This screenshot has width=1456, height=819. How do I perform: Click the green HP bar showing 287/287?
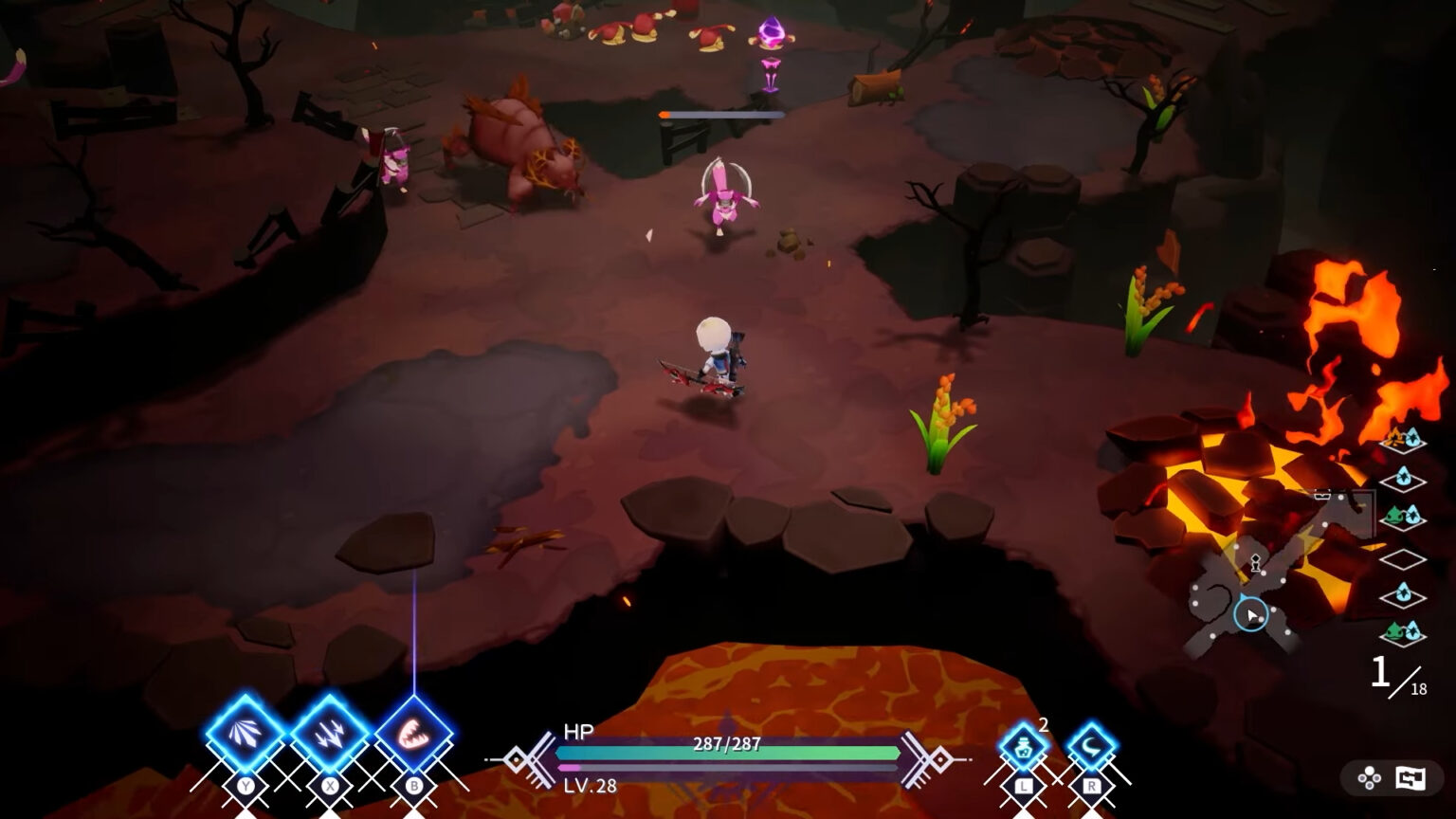point(728,752)
